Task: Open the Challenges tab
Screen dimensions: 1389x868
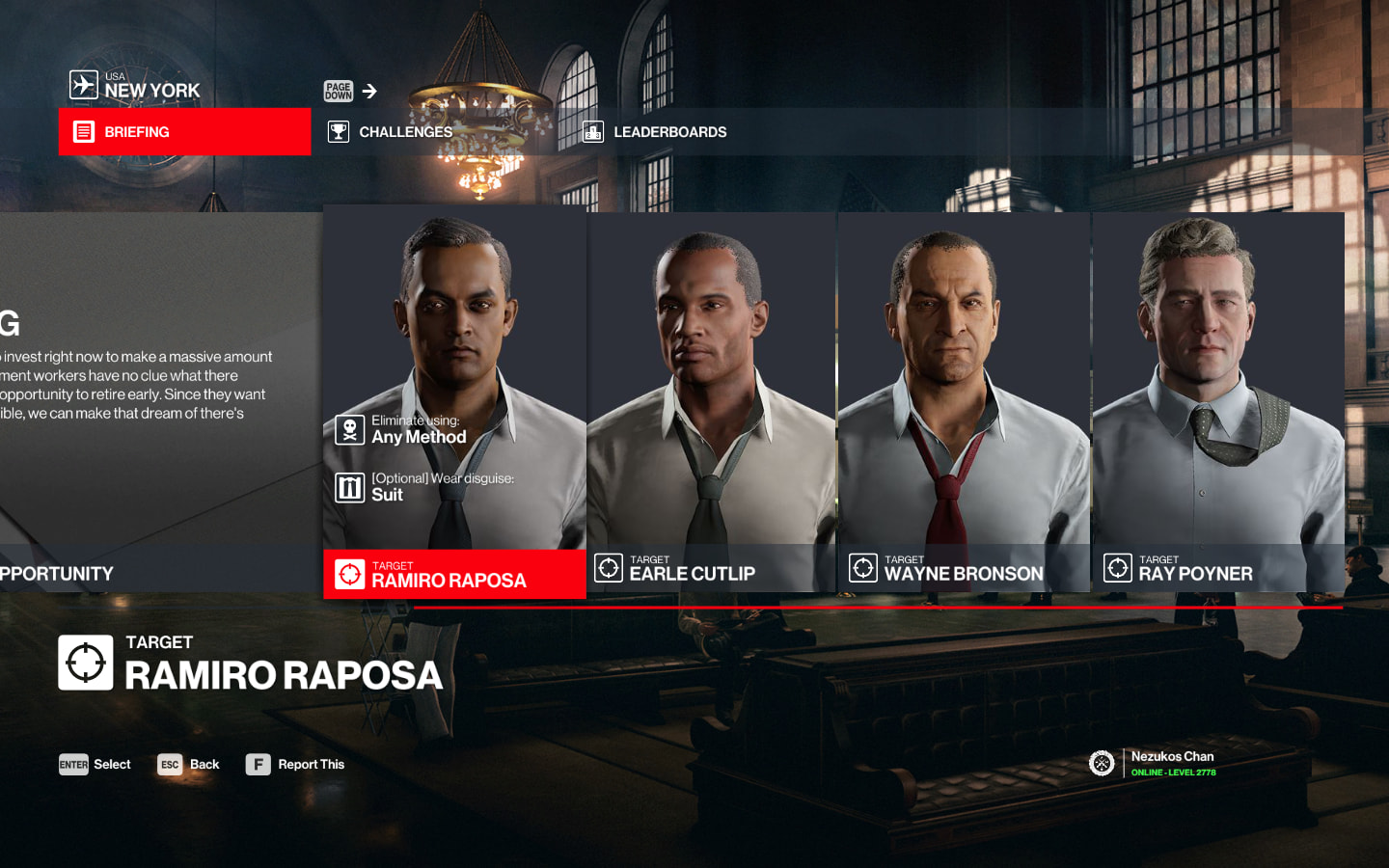Action: point(404,132)
